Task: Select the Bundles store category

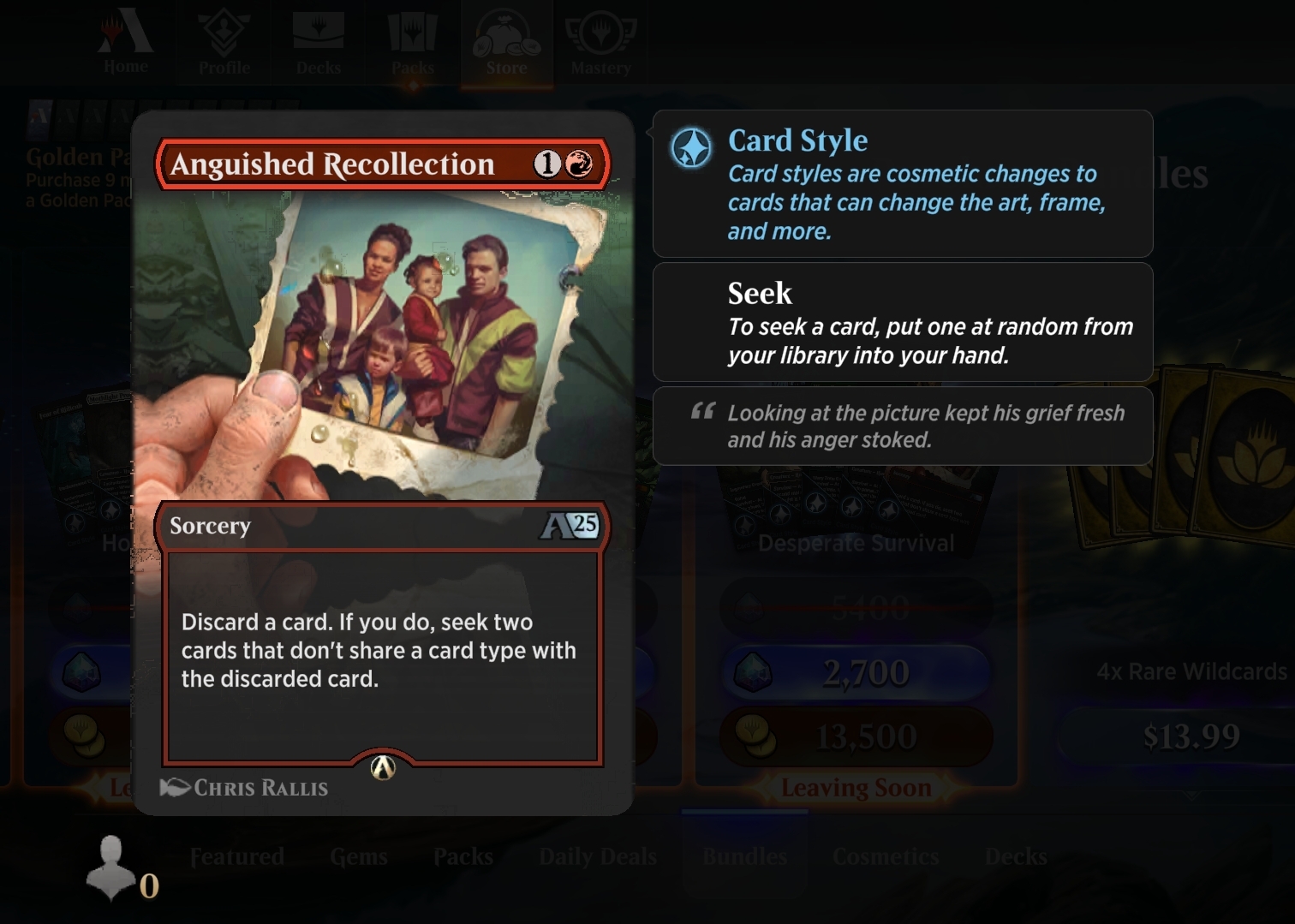Action: click(x=744, y=856)
